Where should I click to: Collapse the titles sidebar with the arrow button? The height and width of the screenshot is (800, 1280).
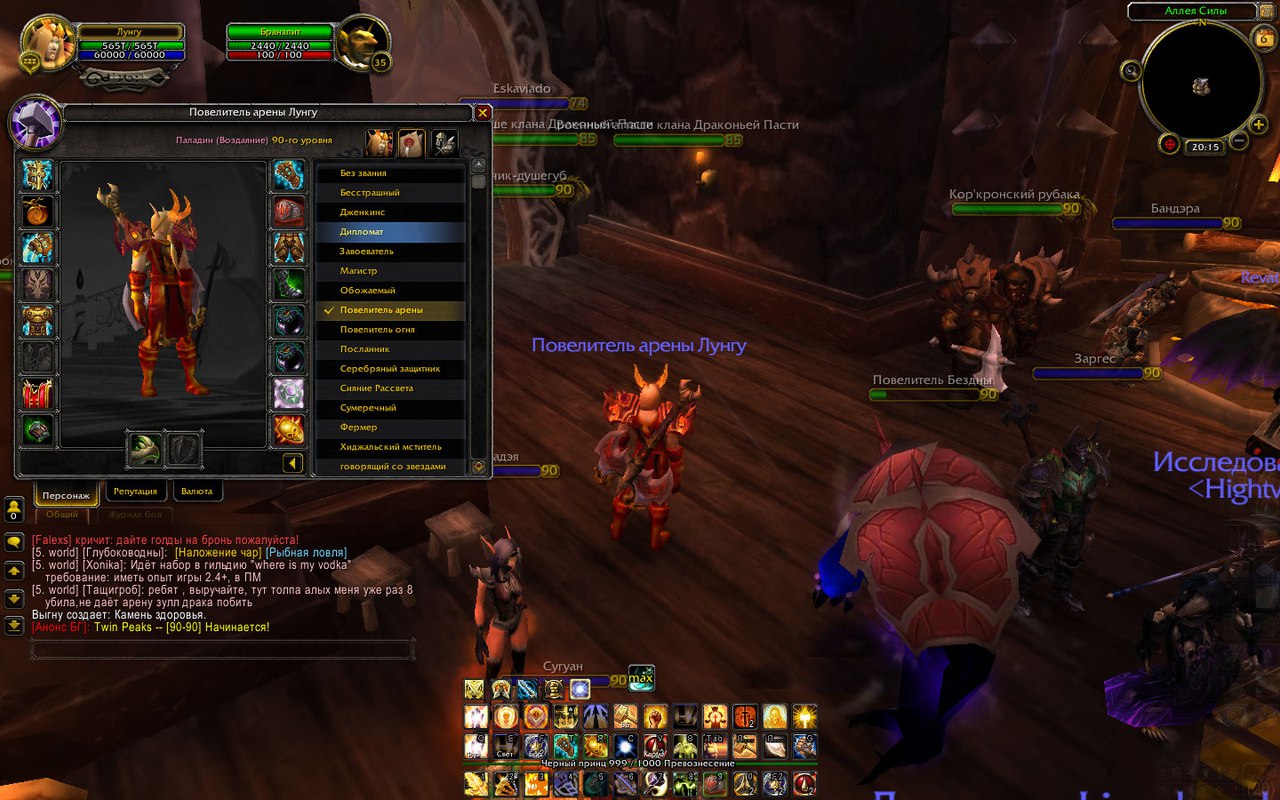click(x=292, y=463)
